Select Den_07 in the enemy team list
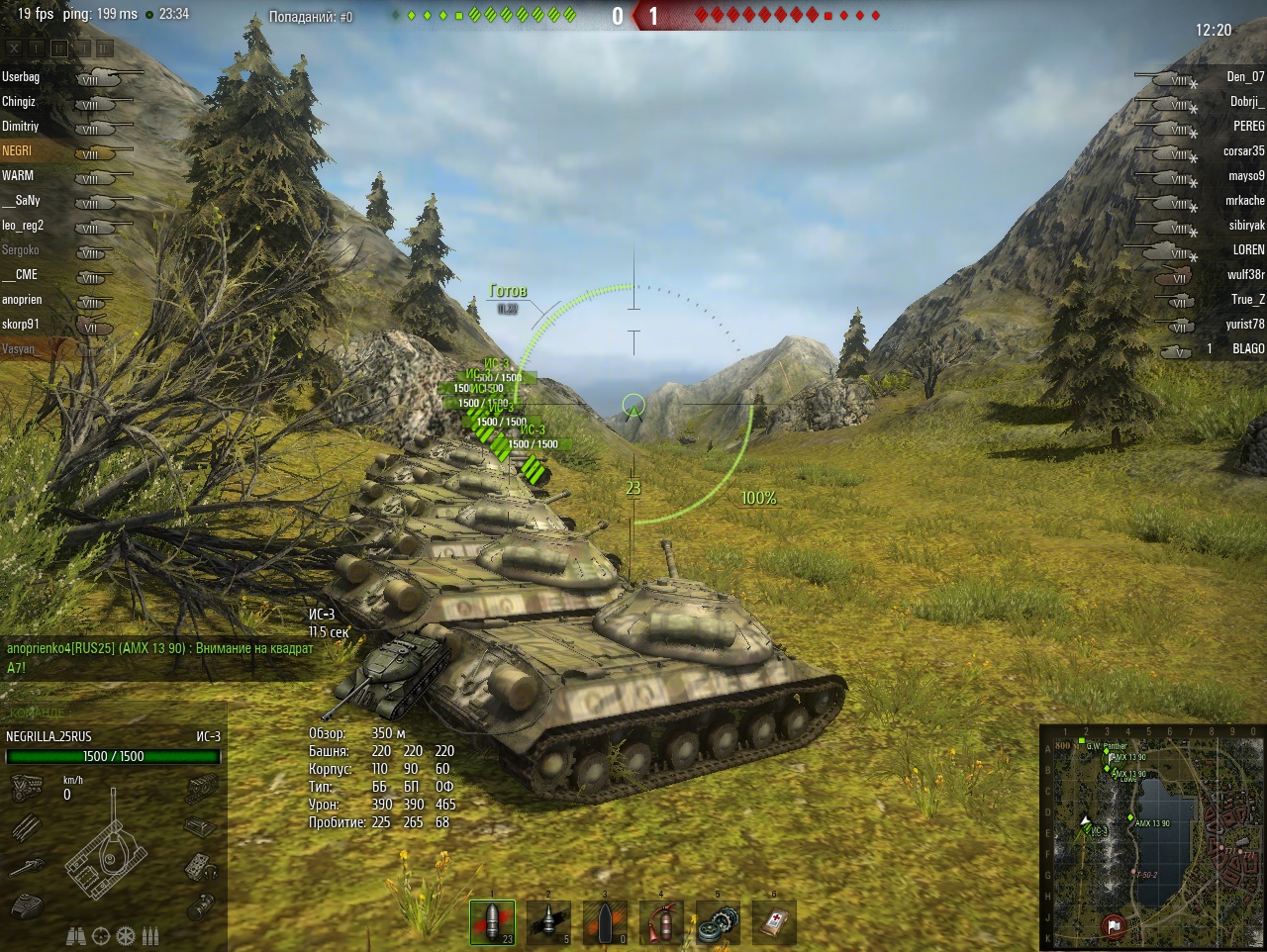The height and width of the screenshot is (952, 1267). pyautogui.click(x=1245, y=77)
